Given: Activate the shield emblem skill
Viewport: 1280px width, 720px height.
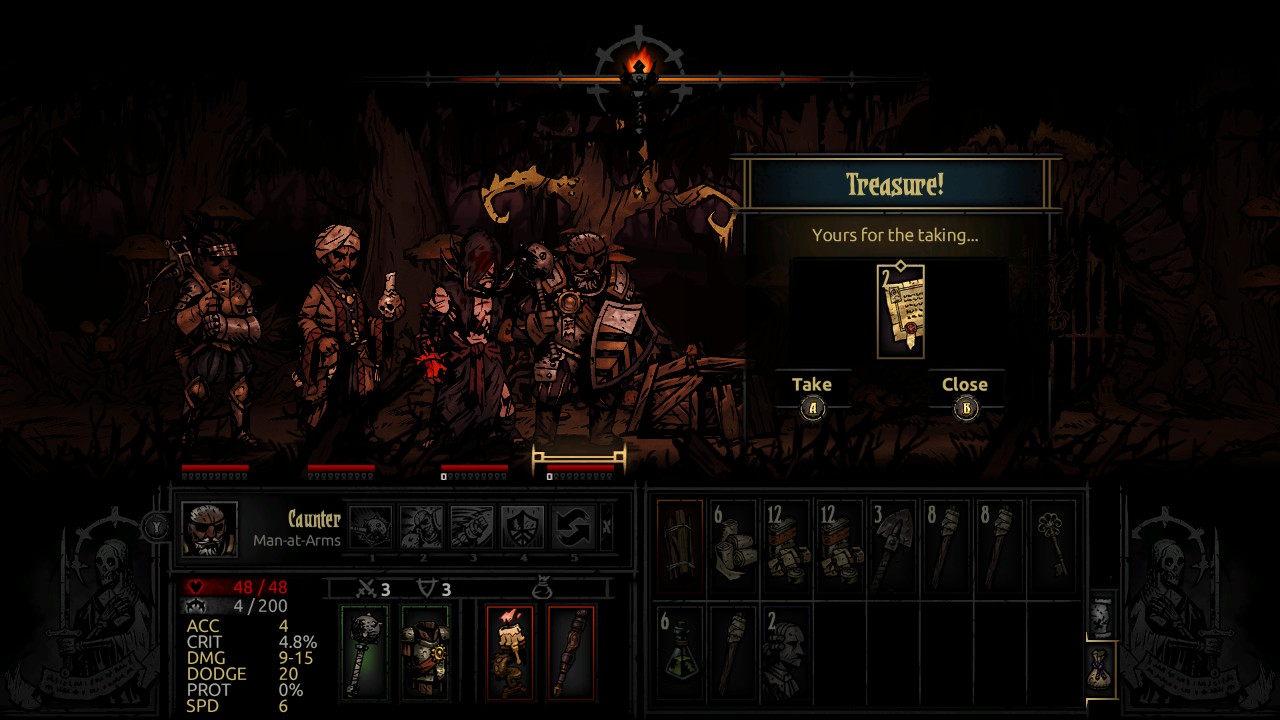Looking at the screenshot, I should point(523,527).
